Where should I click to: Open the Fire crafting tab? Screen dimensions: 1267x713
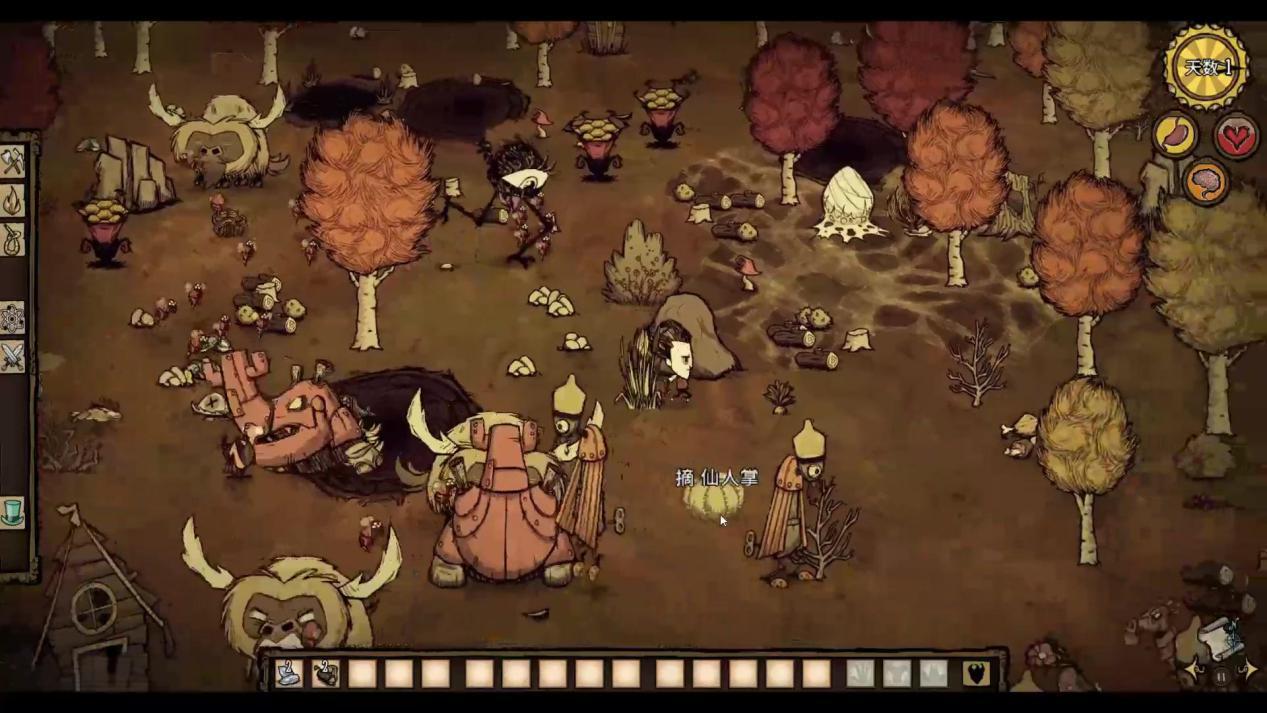coord(13,201)
